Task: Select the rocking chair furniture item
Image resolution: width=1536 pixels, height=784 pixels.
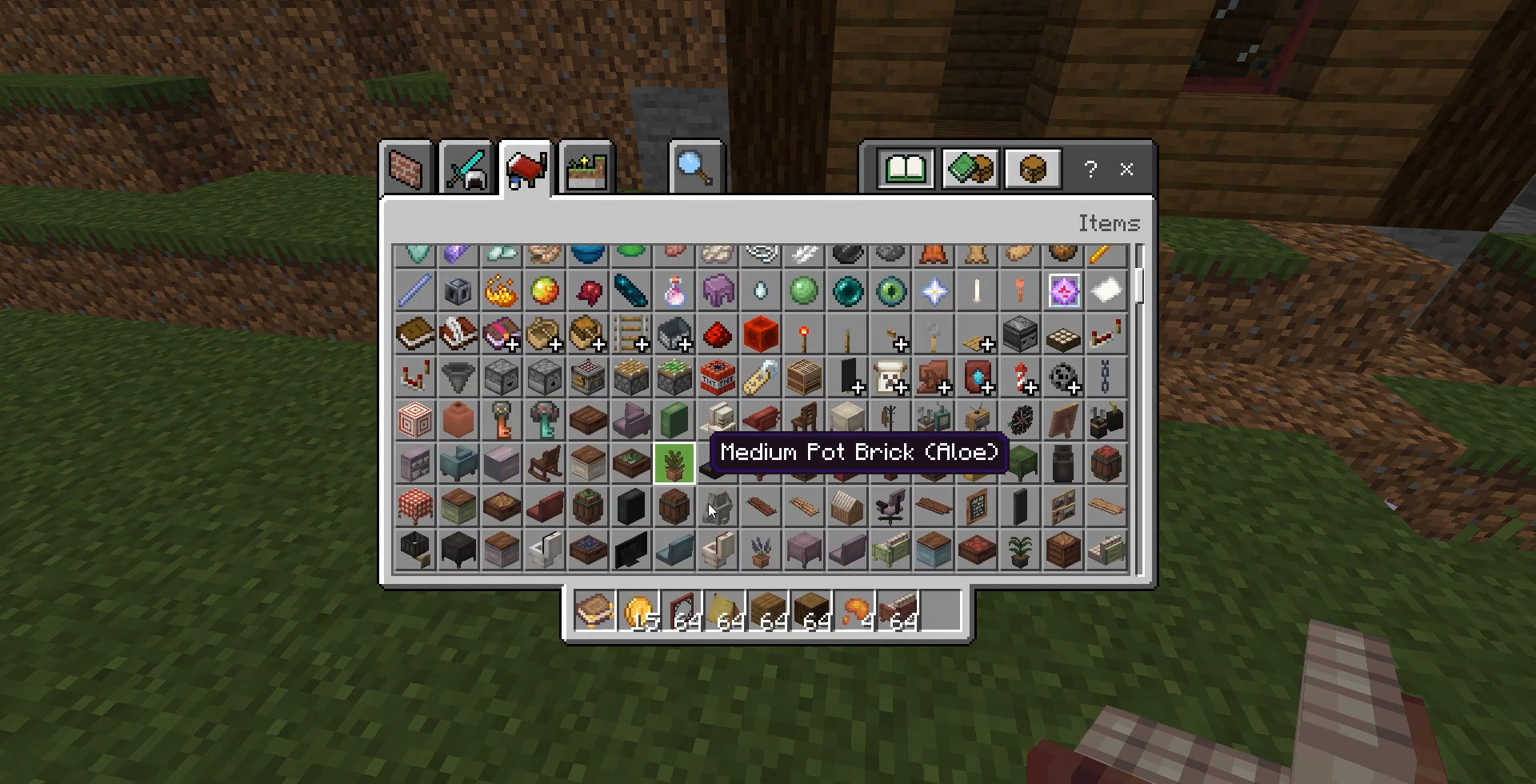Action: [x=545, y=464]
